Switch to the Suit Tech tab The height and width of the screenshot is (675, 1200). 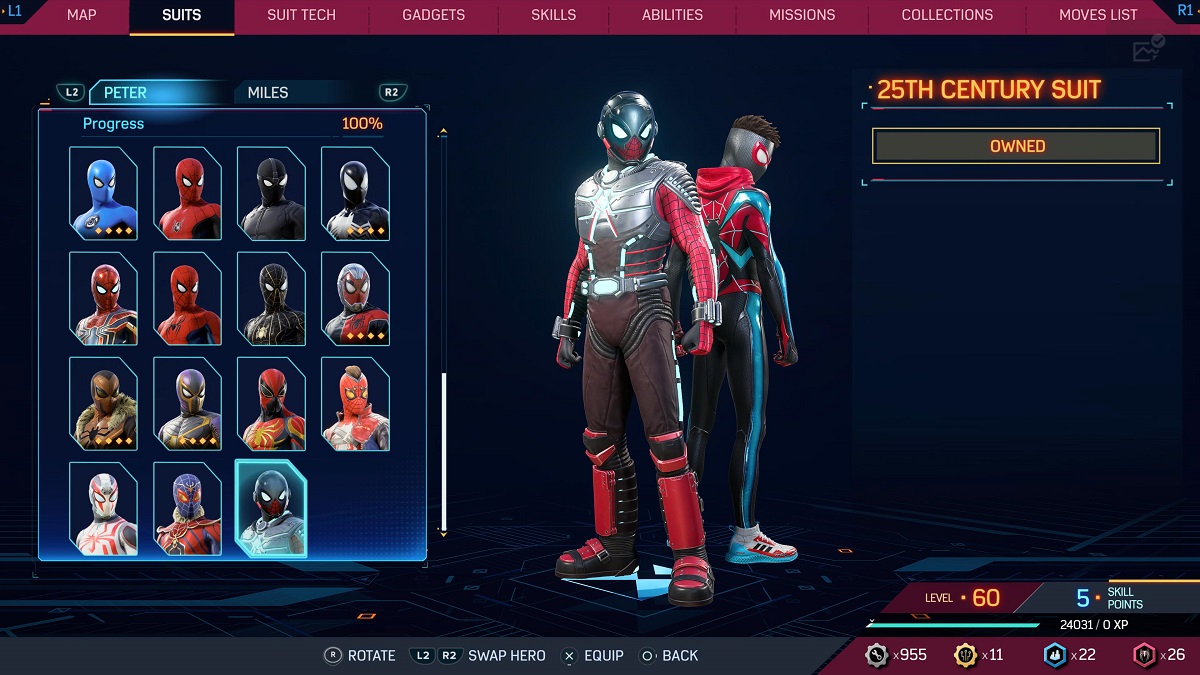301,15
